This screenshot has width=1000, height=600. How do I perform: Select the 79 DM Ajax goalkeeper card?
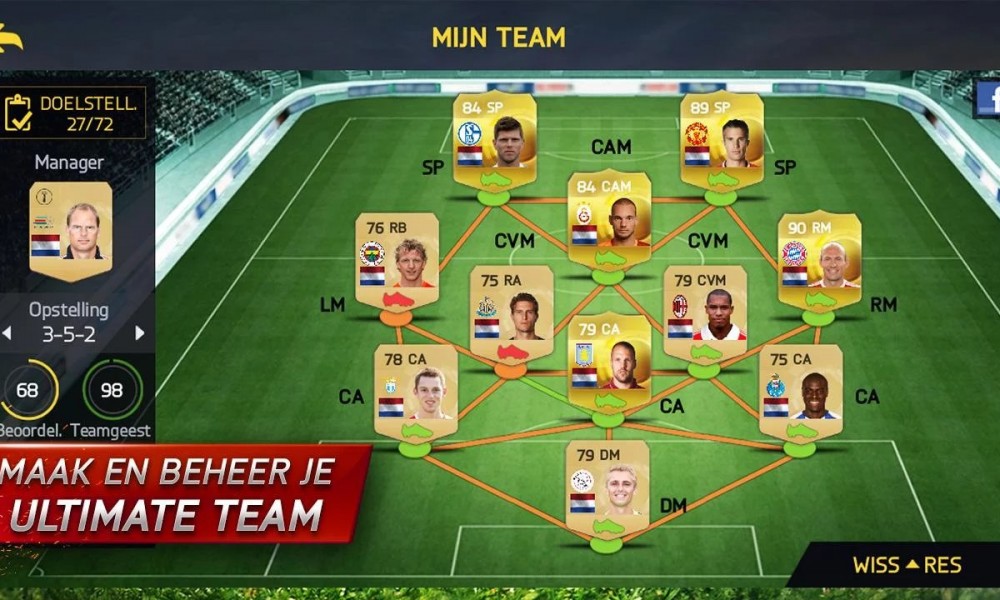tap(607, 487)
